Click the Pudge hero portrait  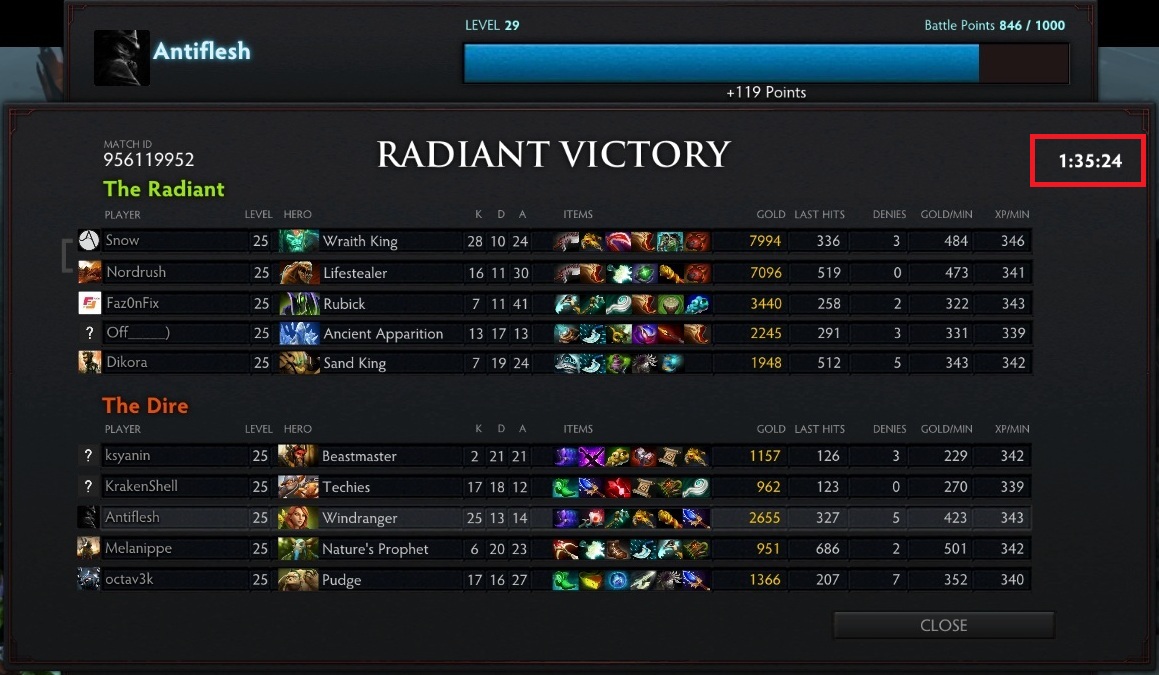point(298,580)
